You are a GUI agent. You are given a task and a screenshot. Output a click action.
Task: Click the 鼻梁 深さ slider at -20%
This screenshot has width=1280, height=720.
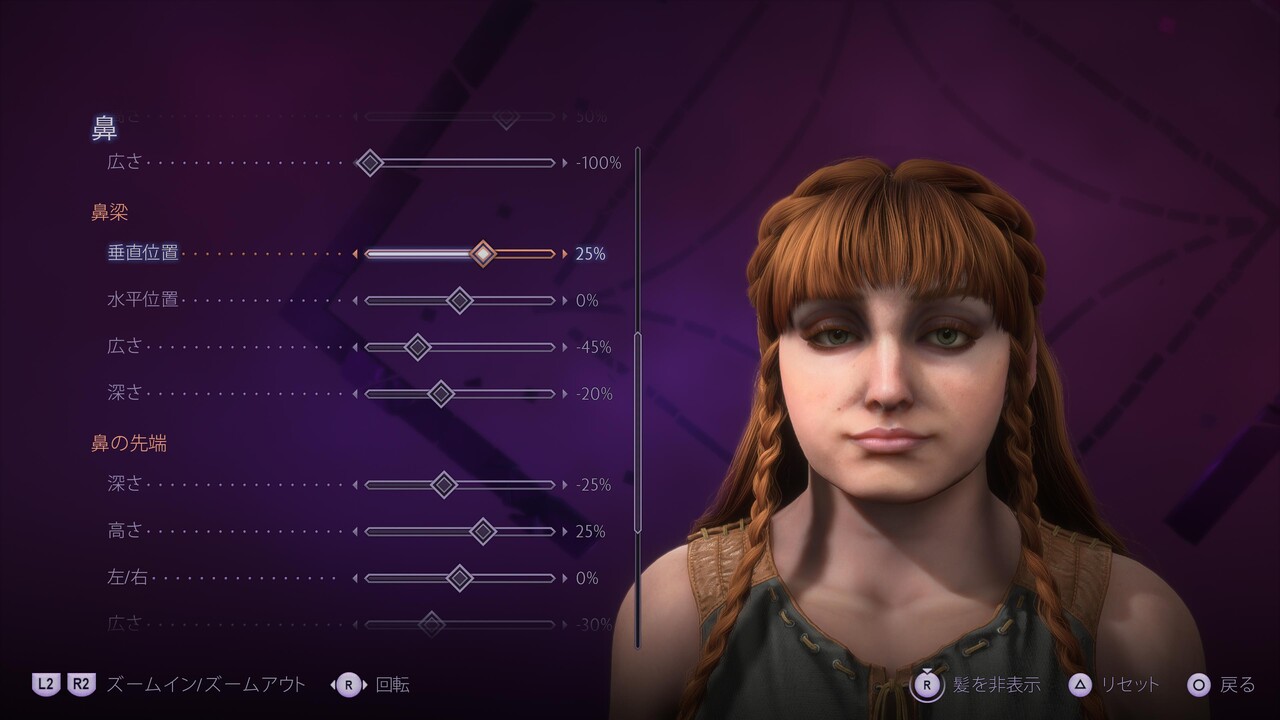click(460, 394)
